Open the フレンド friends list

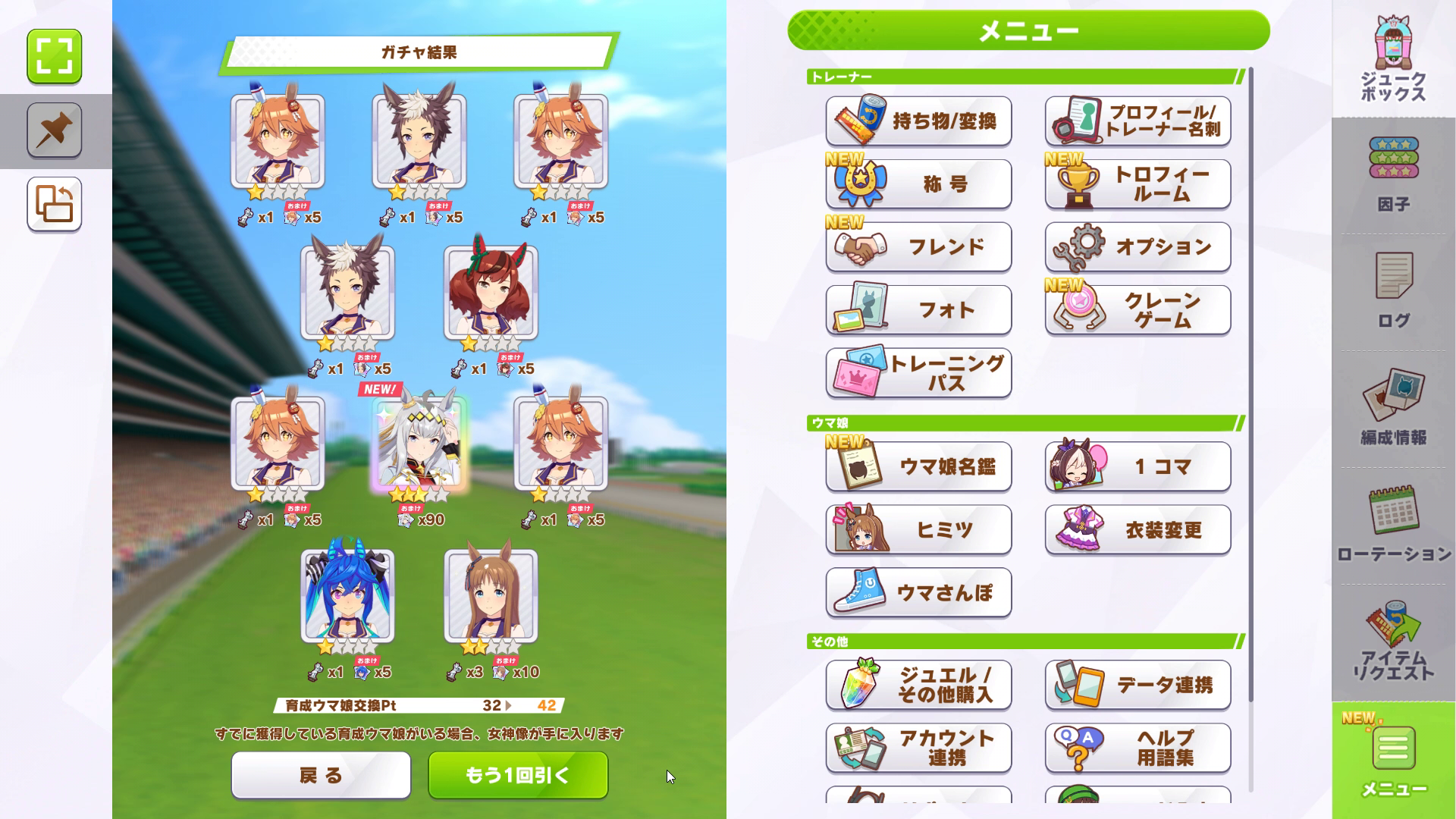click(918, 247)
